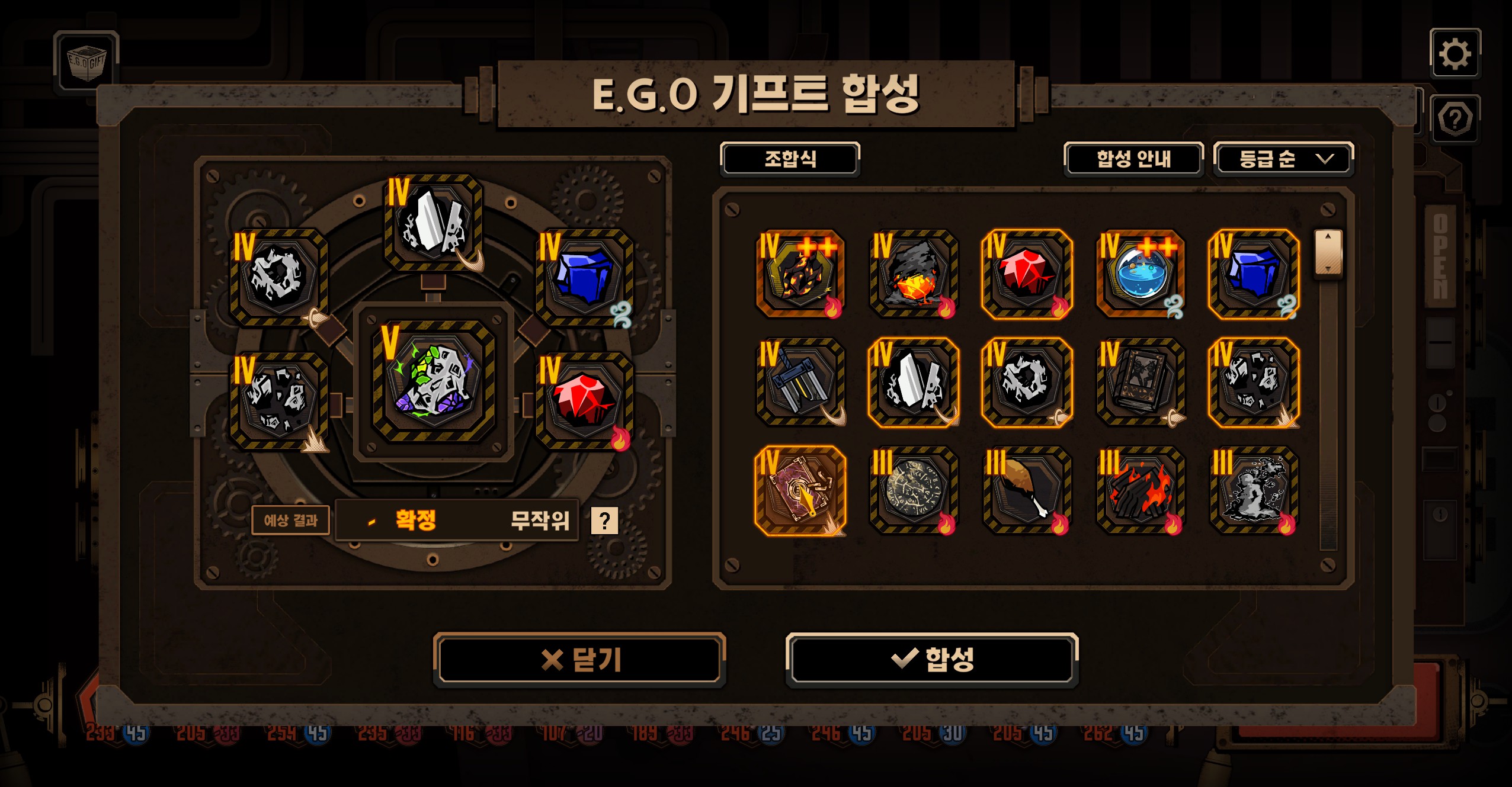The height and width of the screenshot is (787, 1512).
Task: Choose the purple book tier IV gift
Action: [800, 491]
